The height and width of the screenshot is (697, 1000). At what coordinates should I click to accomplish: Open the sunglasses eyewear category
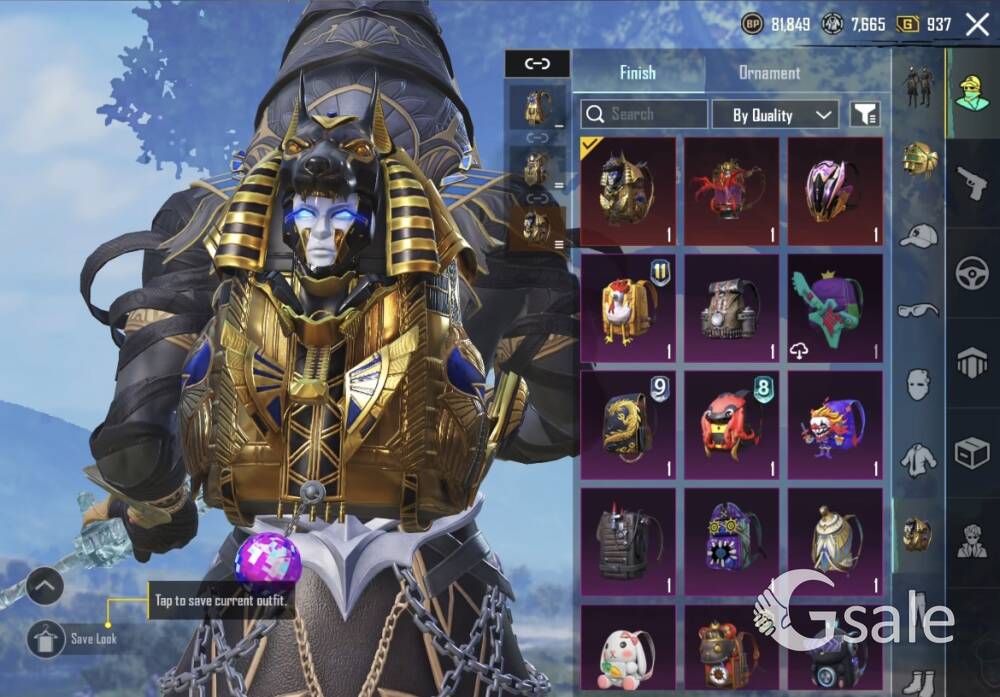[x=918, y=310]
